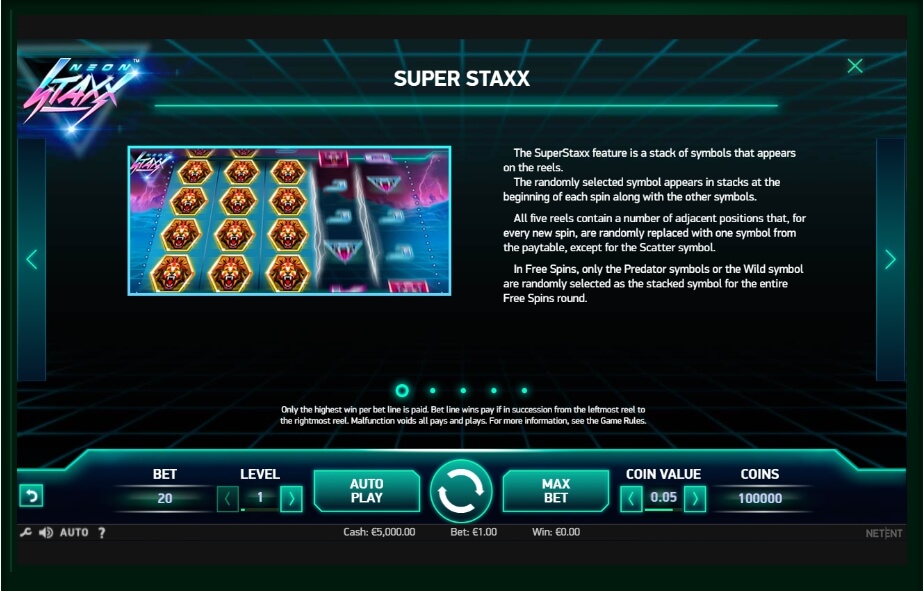Screen dimensions: 923x591
Task: Activate Auto Play
Action: pyautogui.click(x=366, y=491)
